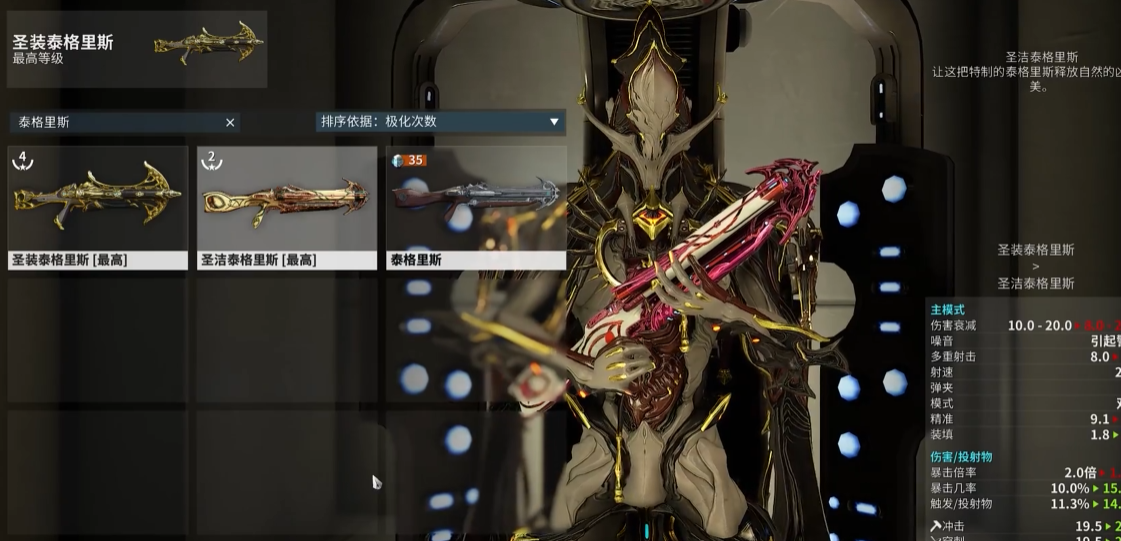Select the 圣装泰格里斯 [最高] weapon tile
Screen dimensions: 1121x541
point(98,208)
